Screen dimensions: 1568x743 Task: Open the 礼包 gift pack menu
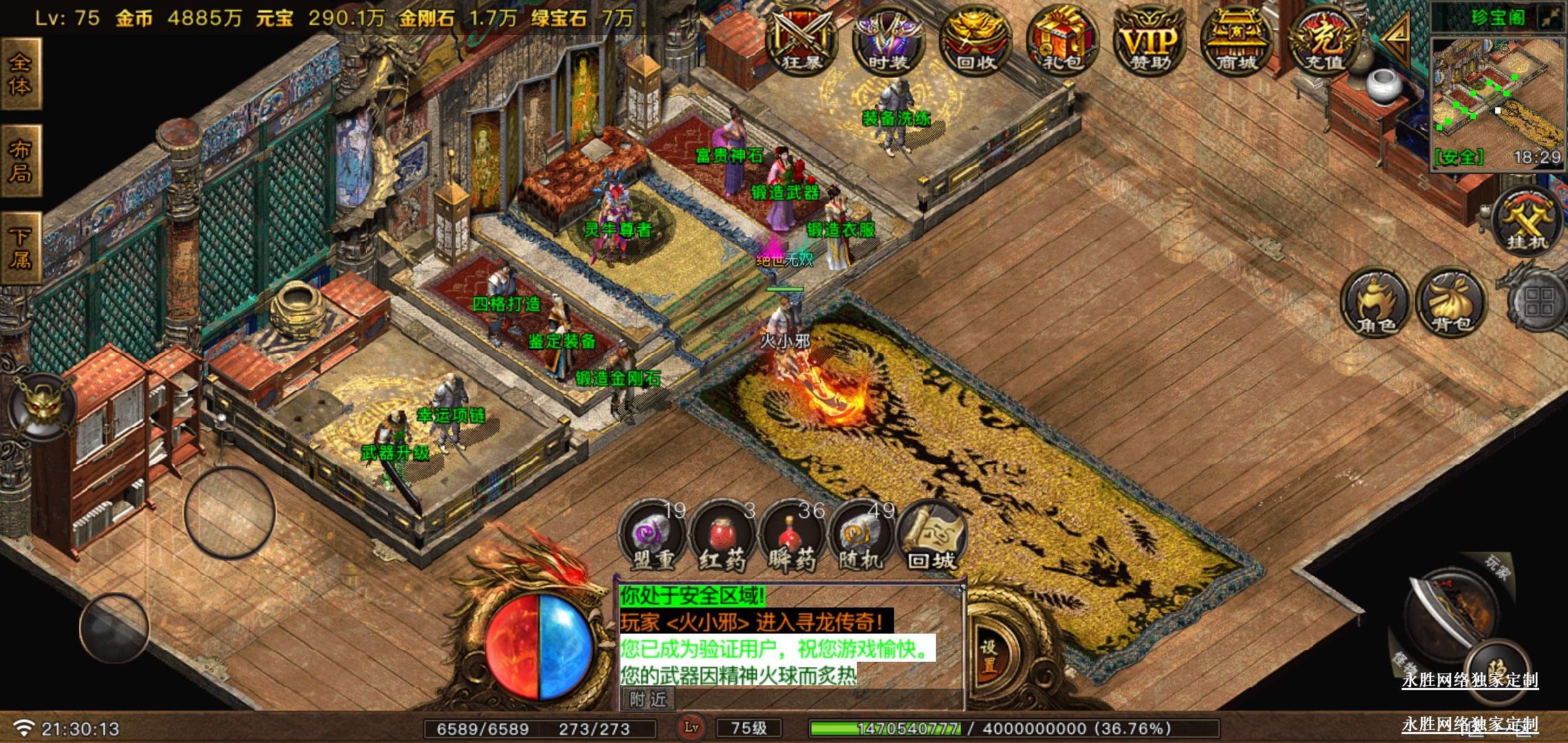(x=1063, y=41)
